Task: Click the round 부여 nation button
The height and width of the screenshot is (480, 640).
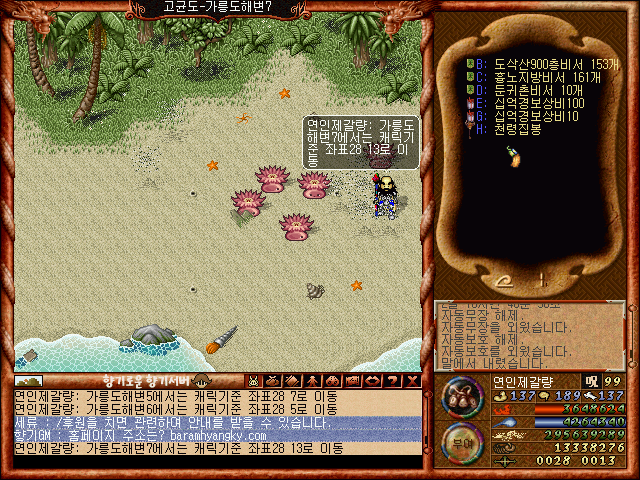Action: [x=462, y=439]
